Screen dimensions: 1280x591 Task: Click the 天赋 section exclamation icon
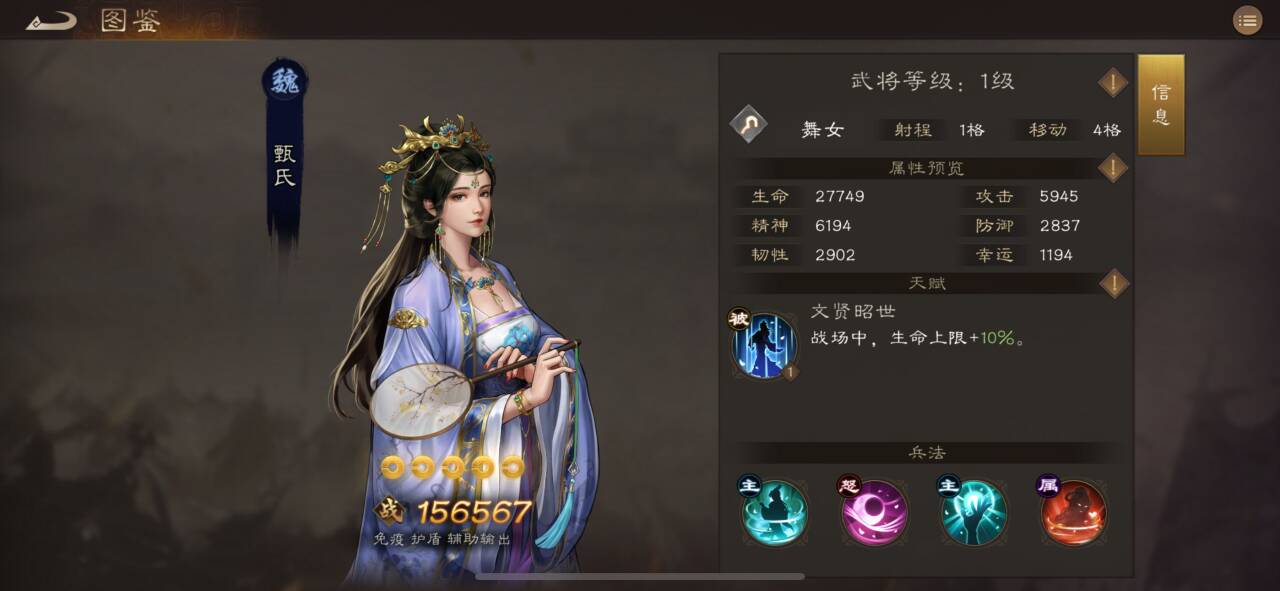1113,283
